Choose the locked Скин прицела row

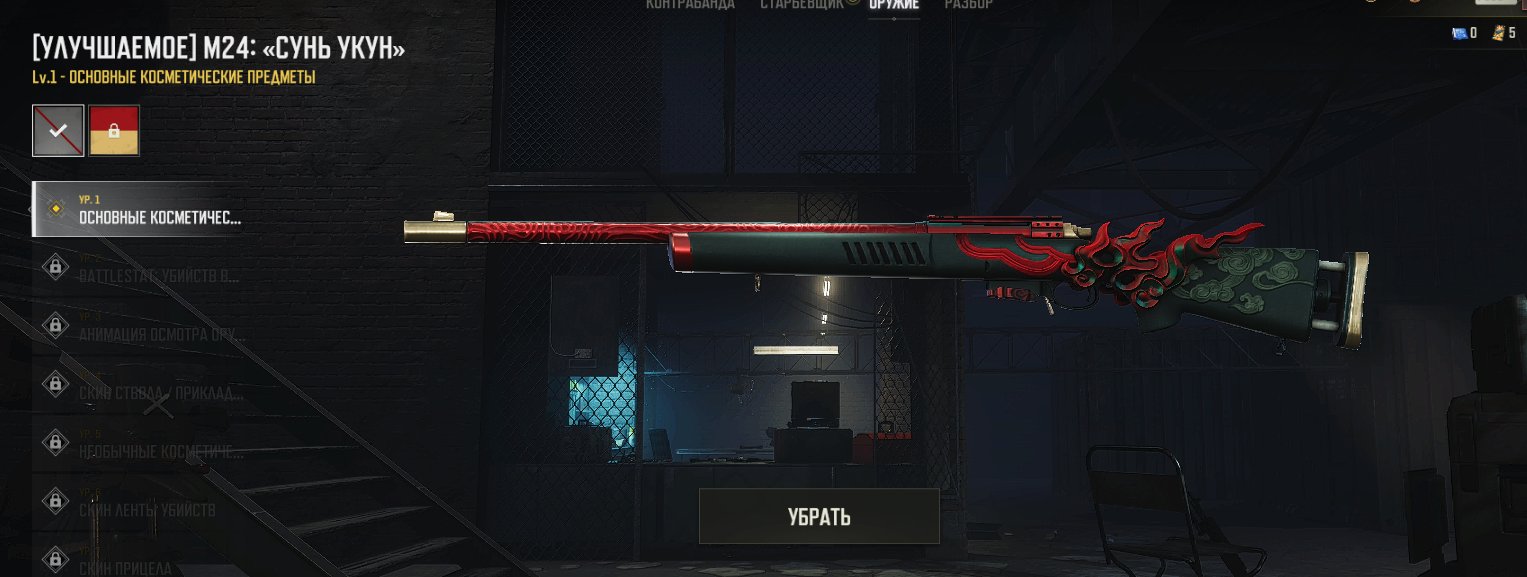[140, 561]
